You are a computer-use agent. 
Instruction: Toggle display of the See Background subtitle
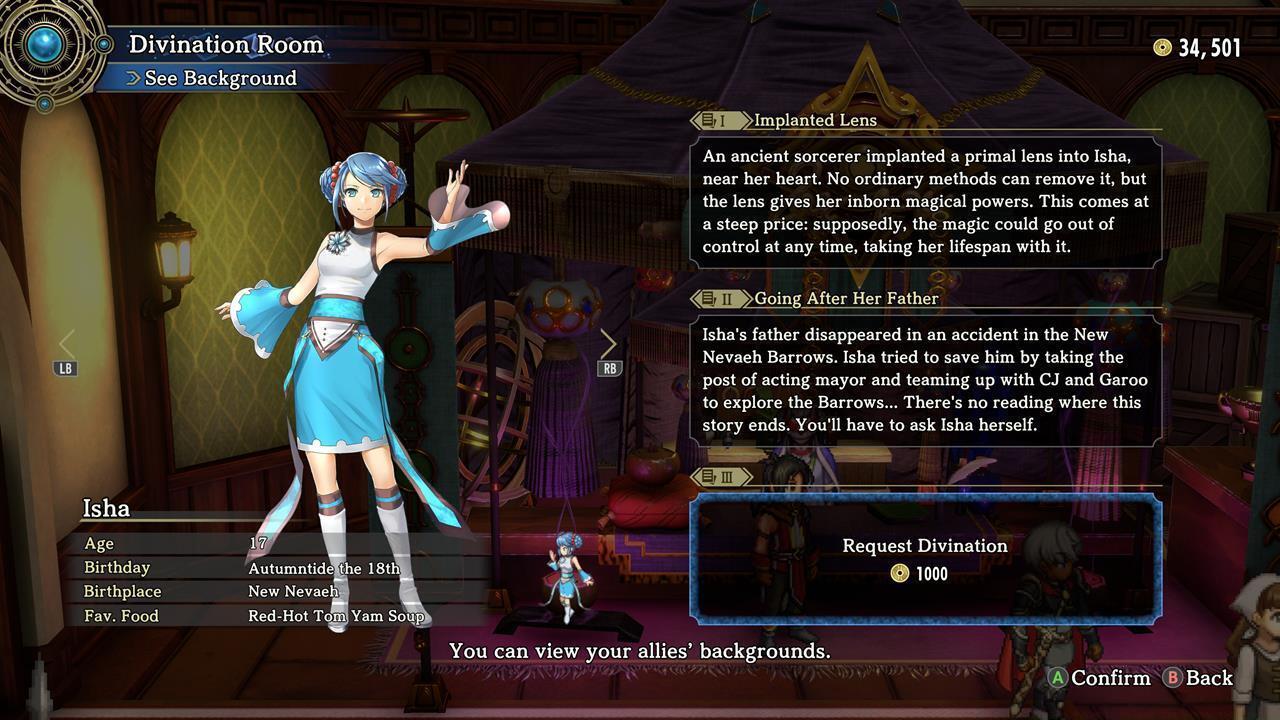coord(222,78)
